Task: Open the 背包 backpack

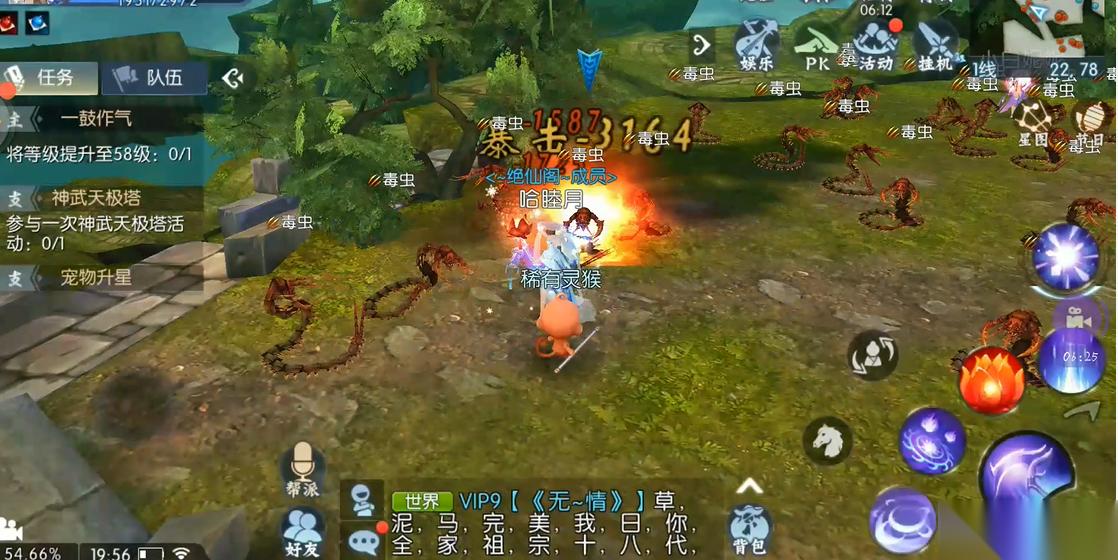Action: point(748,527)
